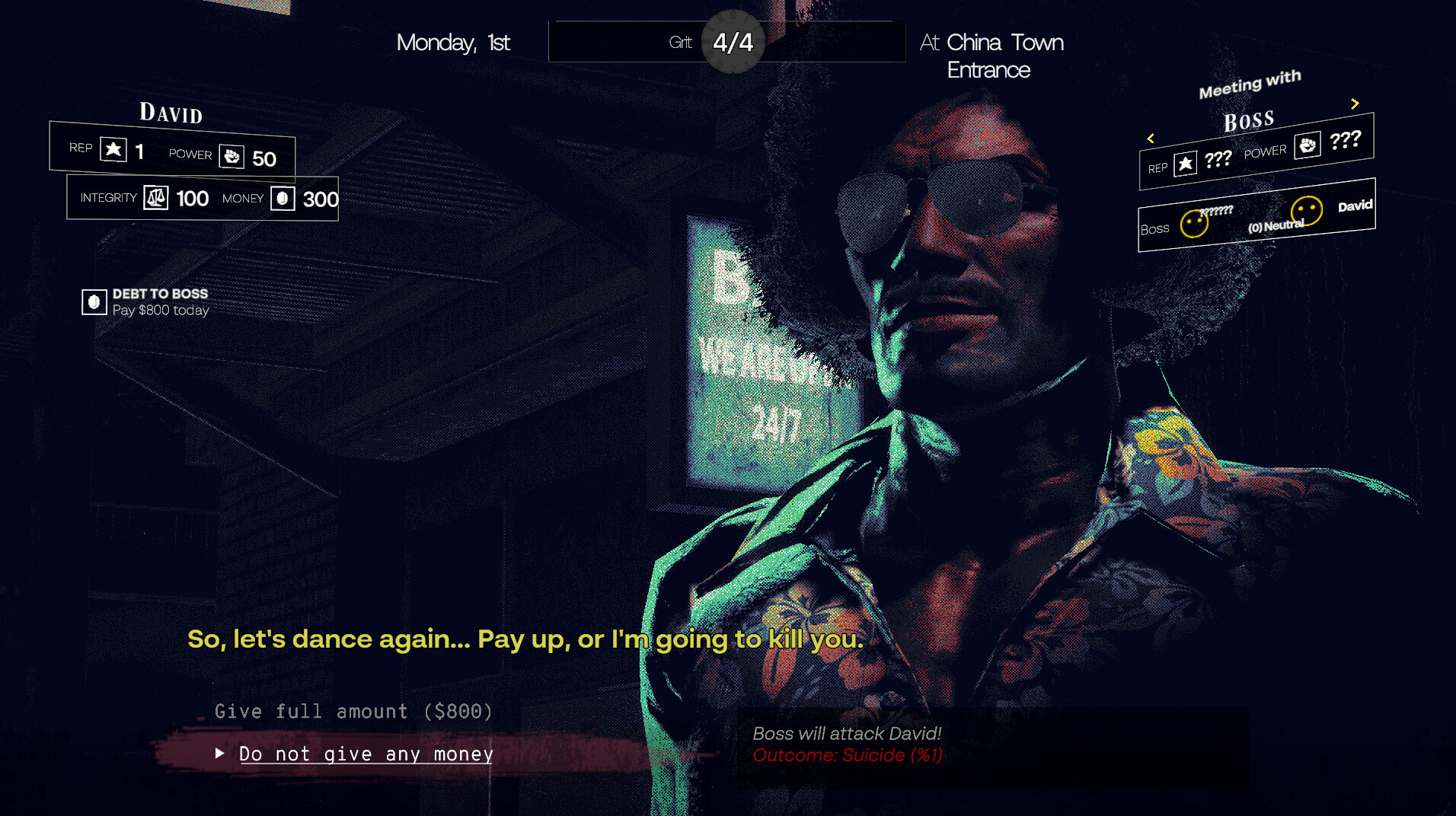The image size is (1456, 816).
Task: Click the Debt to Boss coin icon
Action: (93, 301)
